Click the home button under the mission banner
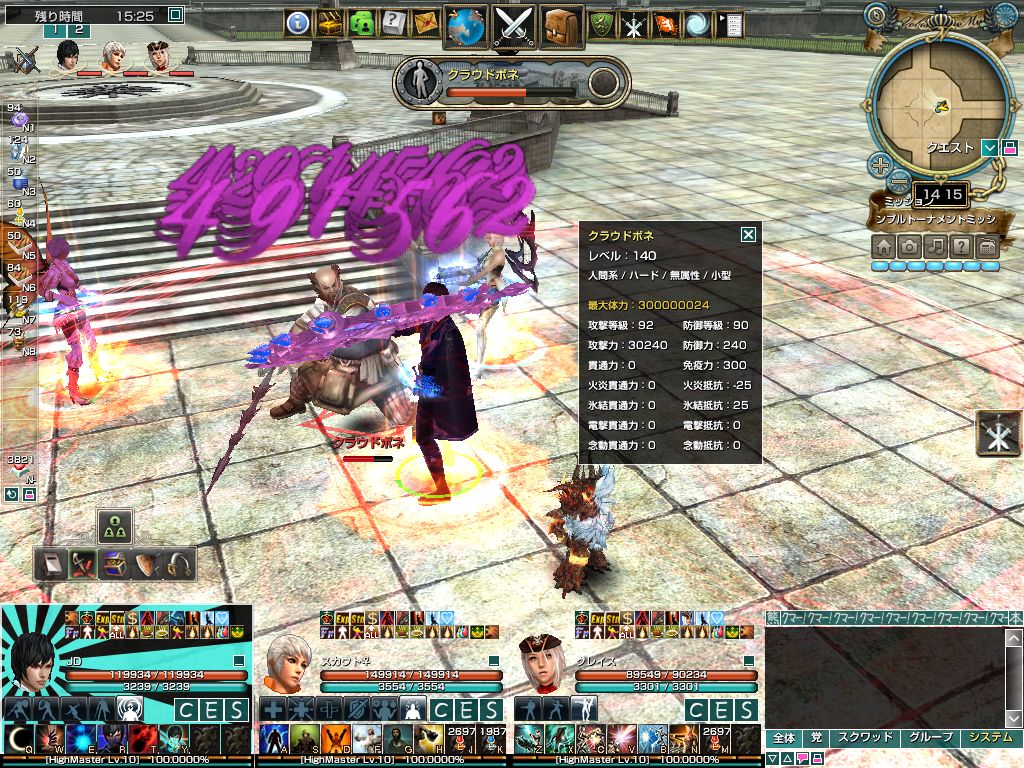The height and width of the screenshot is (768, 1024). tap(884, 246)
